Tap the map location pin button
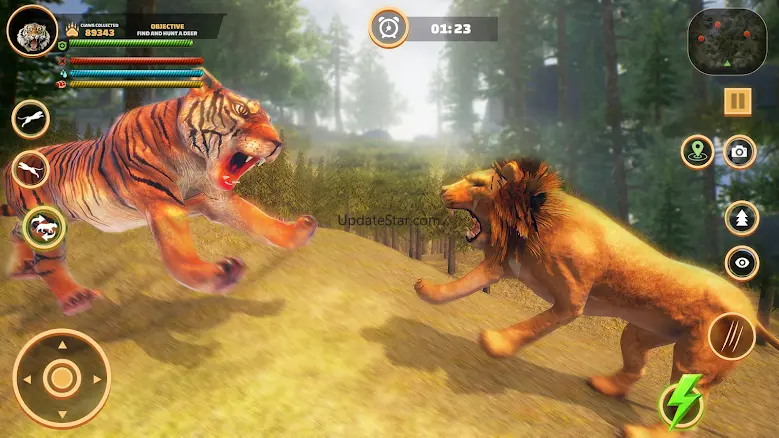The image size is (779, 438). (697, 152)
